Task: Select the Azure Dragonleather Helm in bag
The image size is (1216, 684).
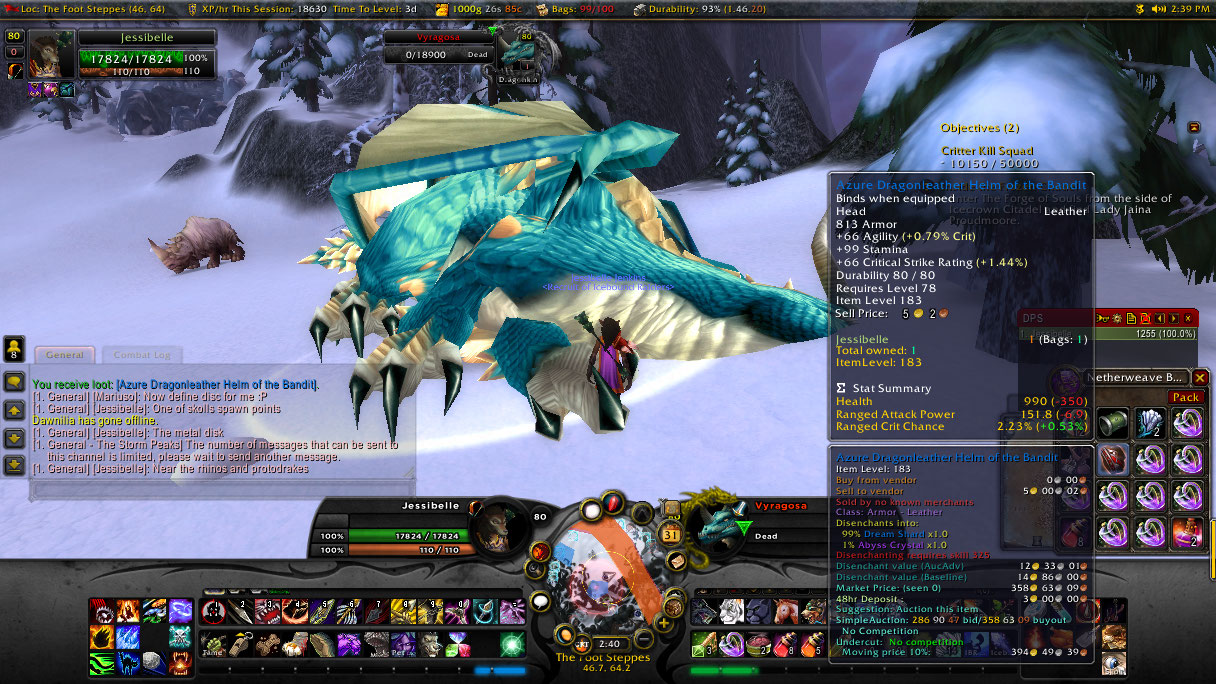Action: pyautogui.click(x=1113, y=460)
